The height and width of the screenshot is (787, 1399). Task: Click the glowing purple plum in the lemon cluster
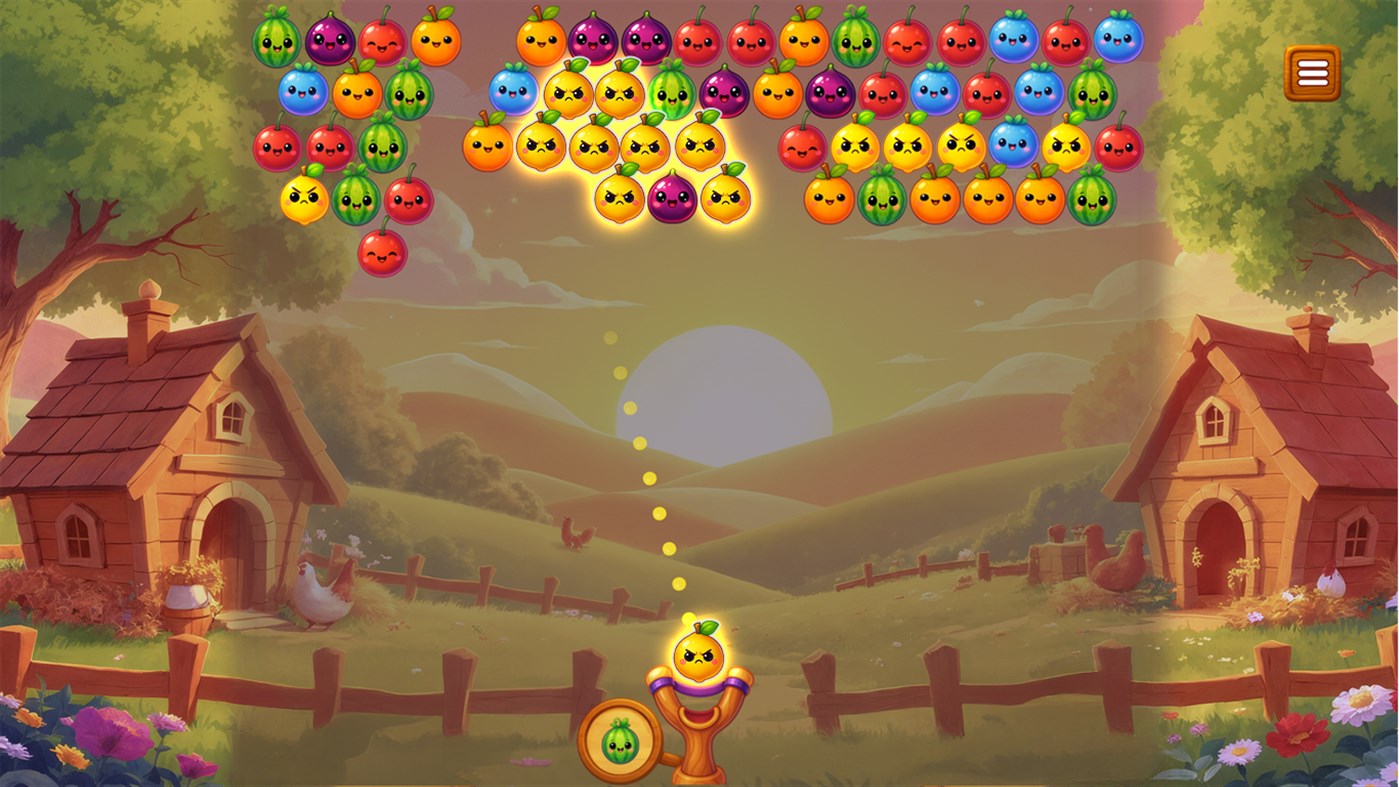point(671,196)
